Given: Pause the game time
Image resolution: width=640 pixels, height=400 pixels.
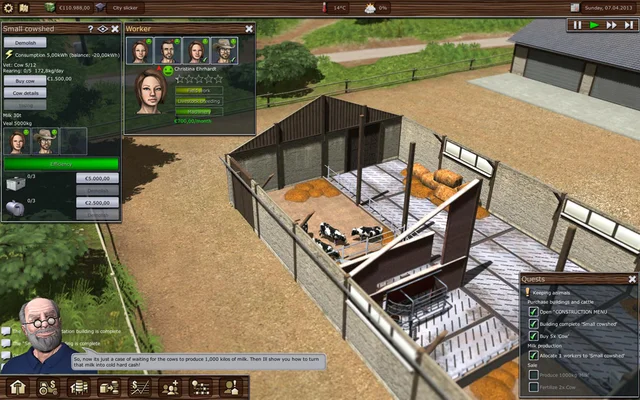Looking at the screenshot, I should coord(577,25).
